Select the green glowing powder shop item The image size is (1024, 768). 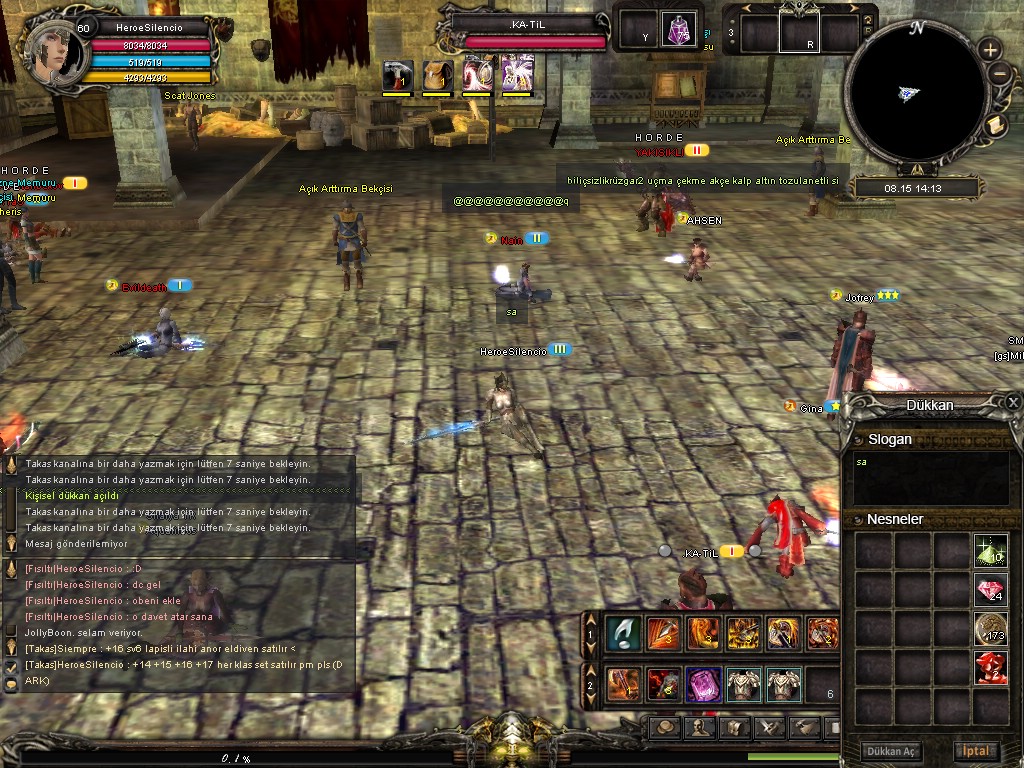tap(990, 551)
